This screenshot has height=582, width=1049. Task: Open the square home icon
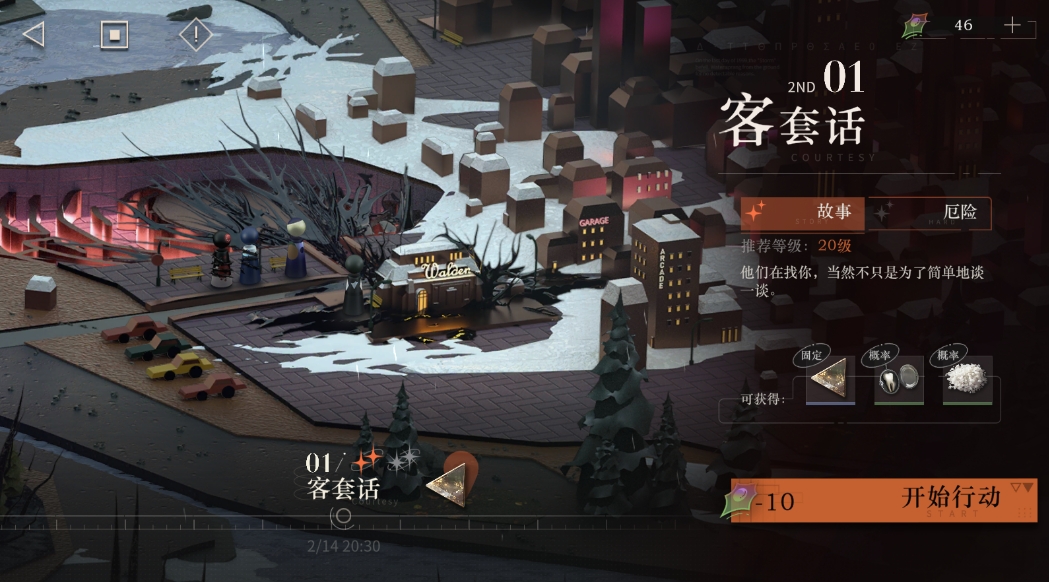114,35
